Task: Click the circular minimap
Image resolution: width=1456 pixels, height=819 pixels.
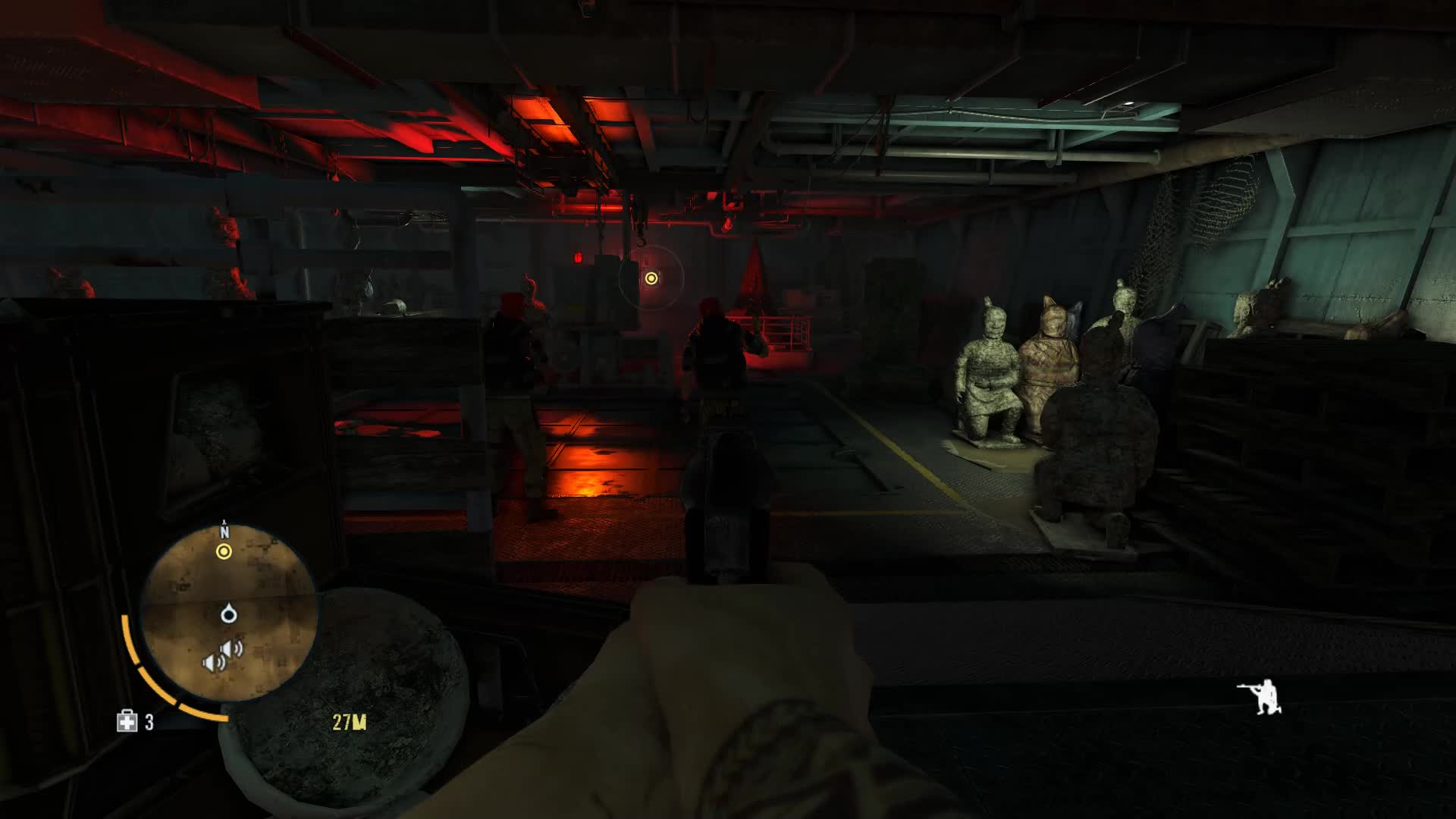Action: (228, 612)
